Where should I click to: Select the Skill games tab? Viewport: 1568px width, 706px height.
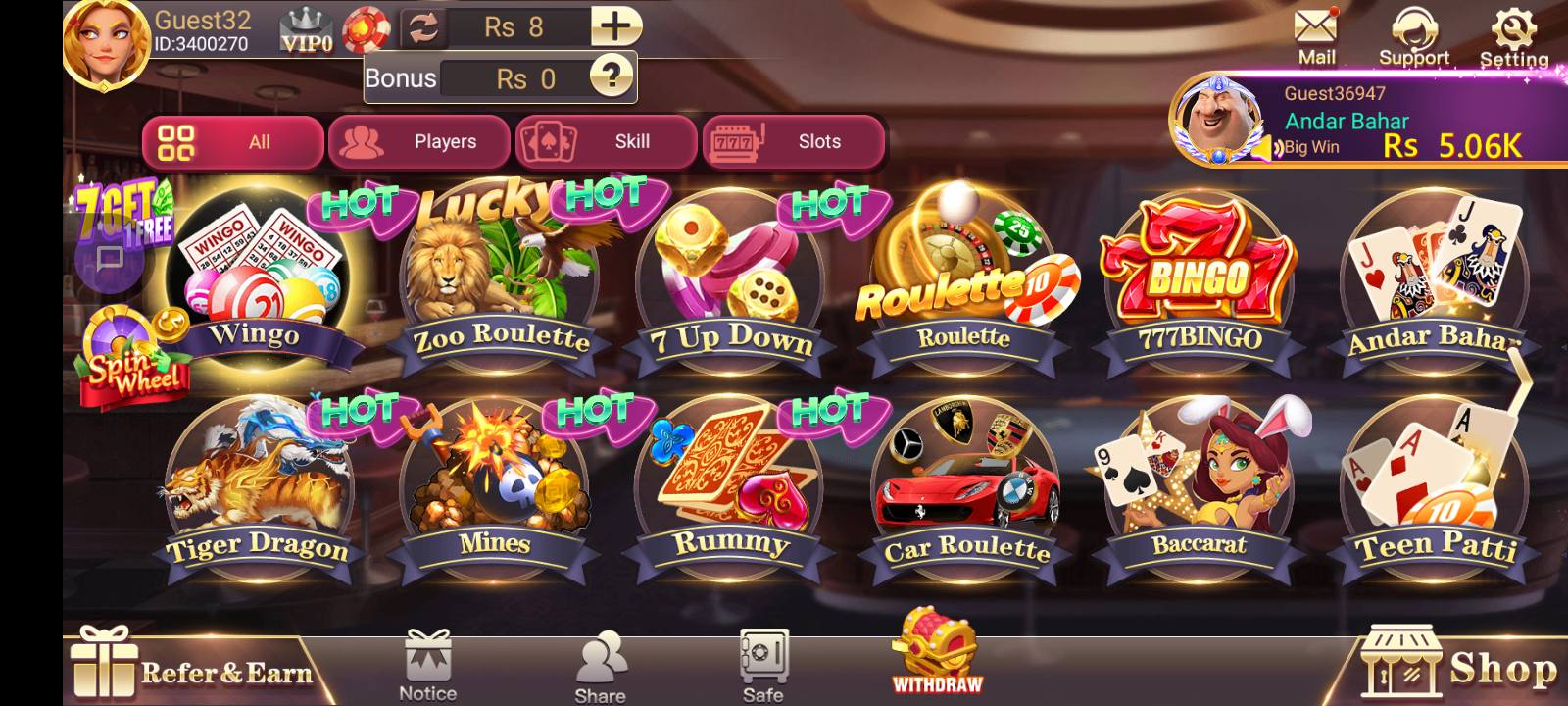tap(608, 141)
